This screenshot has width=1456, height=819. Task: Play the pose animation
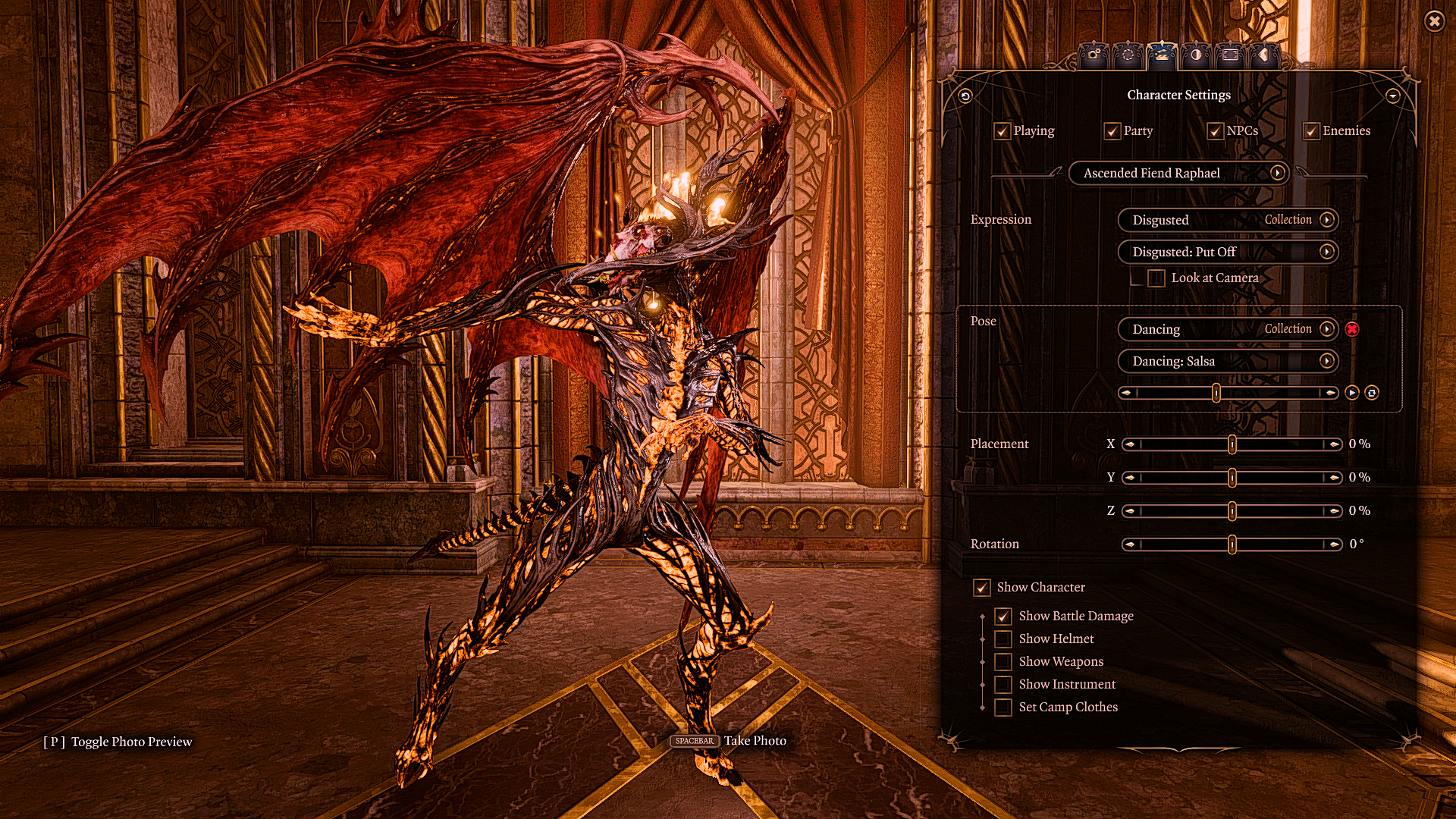[x=1352, y=393]
